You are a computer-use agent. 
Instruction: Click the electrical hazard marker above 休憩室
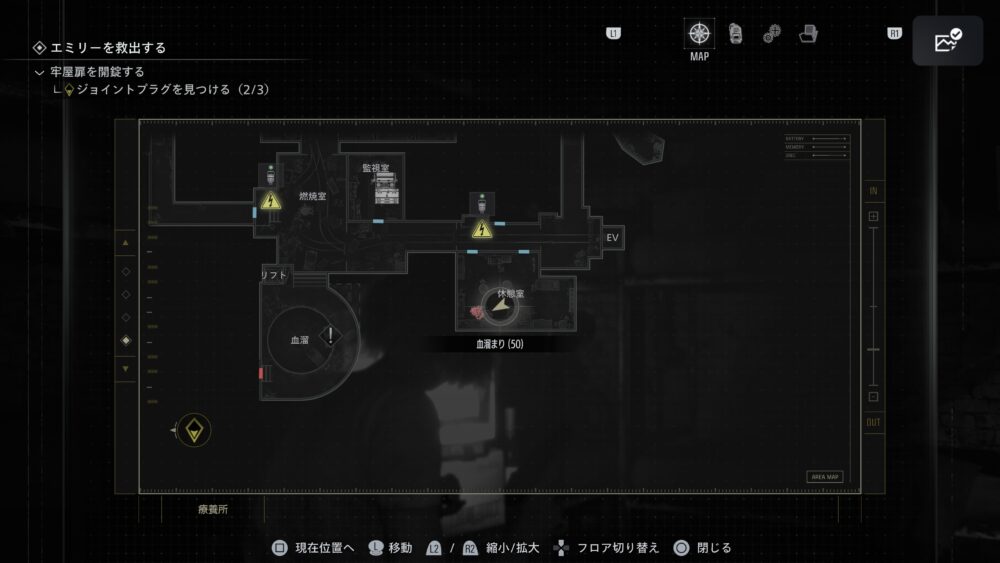tap(482, 231)
